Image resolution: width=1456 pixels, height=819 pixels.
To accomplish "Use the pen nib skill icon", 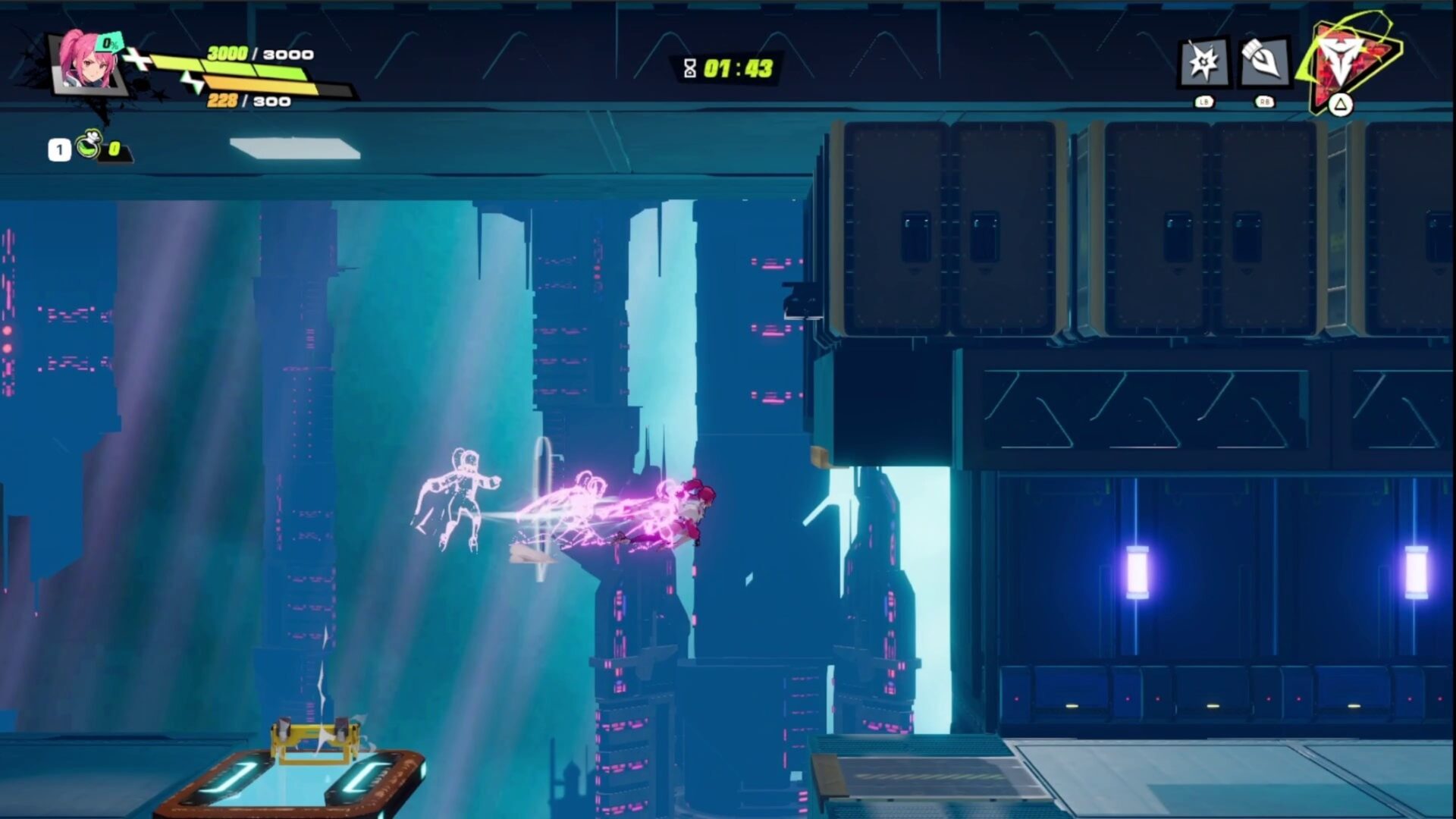I will point(1263,62).
